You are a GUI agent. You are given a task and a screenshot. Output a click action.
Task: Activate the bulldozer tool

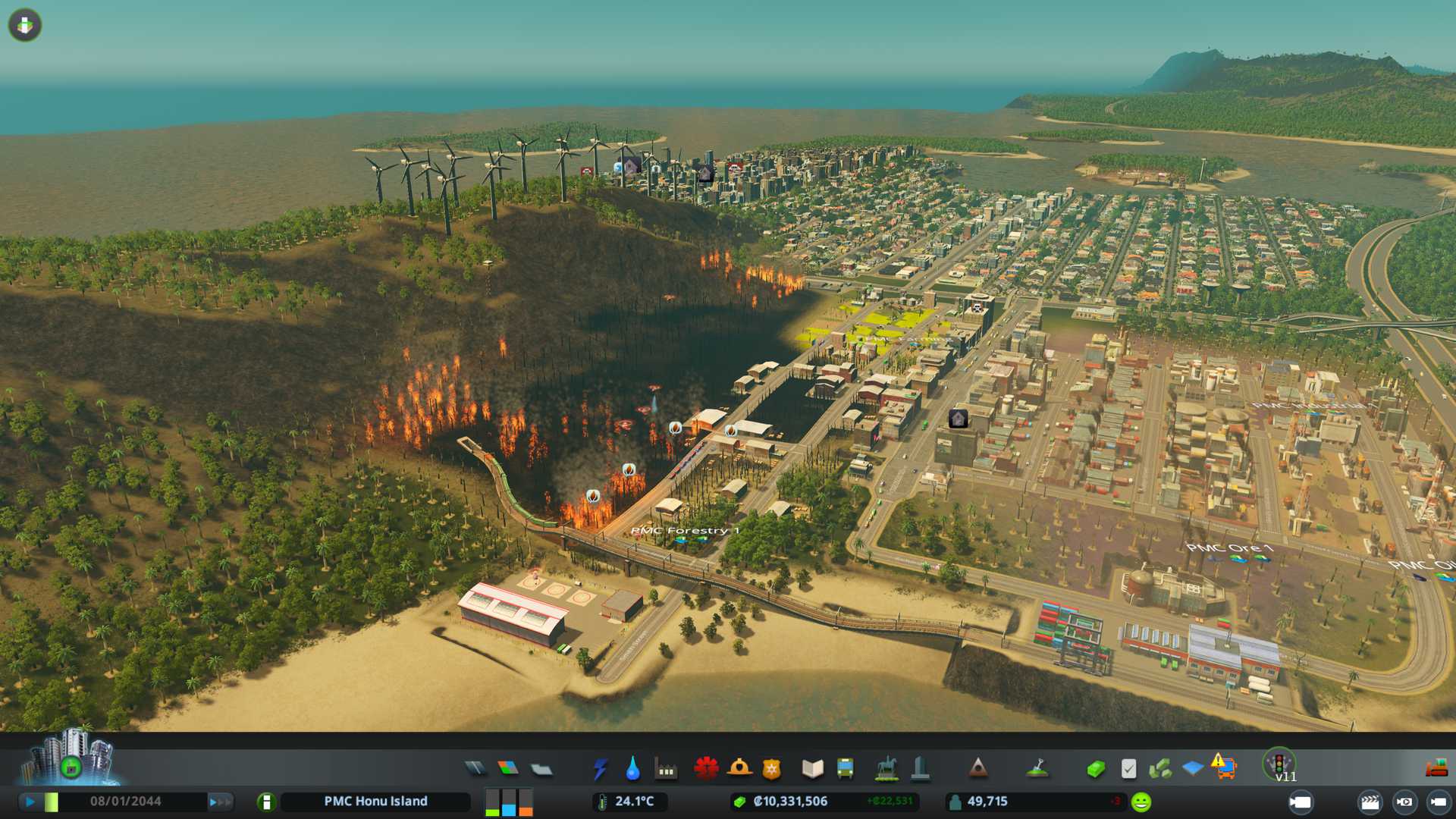pos(1436,768)
